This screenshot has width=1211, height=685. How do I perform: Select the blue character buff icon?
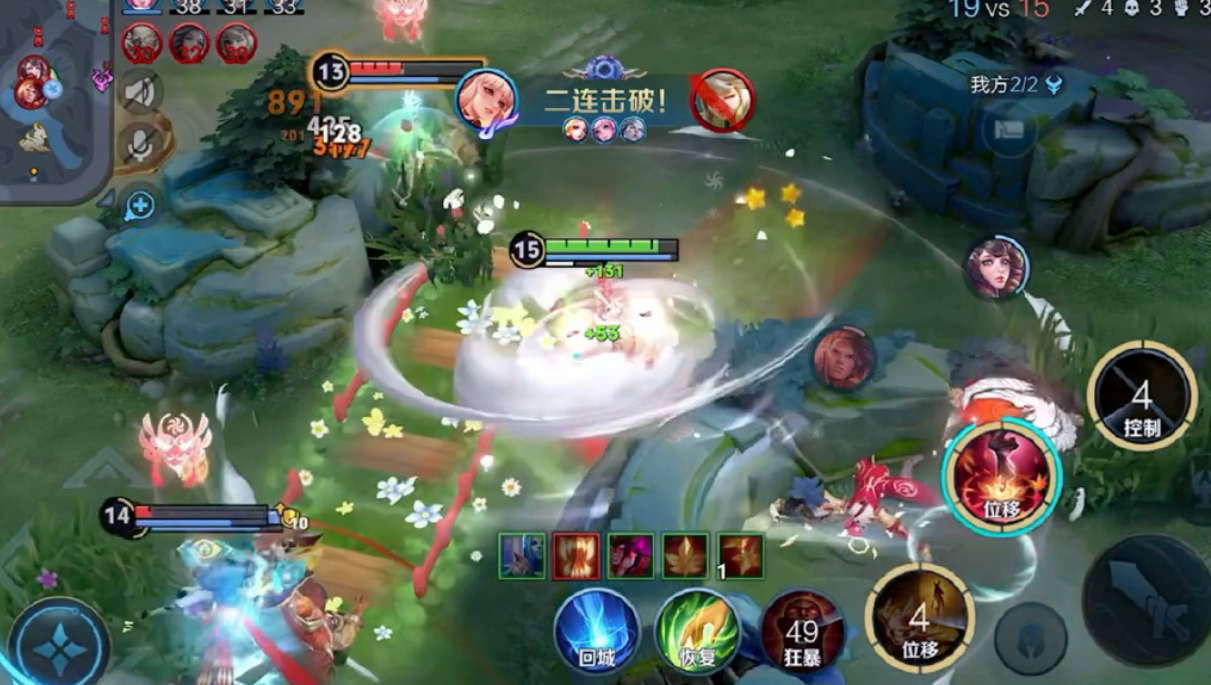[x=522, y=556]
